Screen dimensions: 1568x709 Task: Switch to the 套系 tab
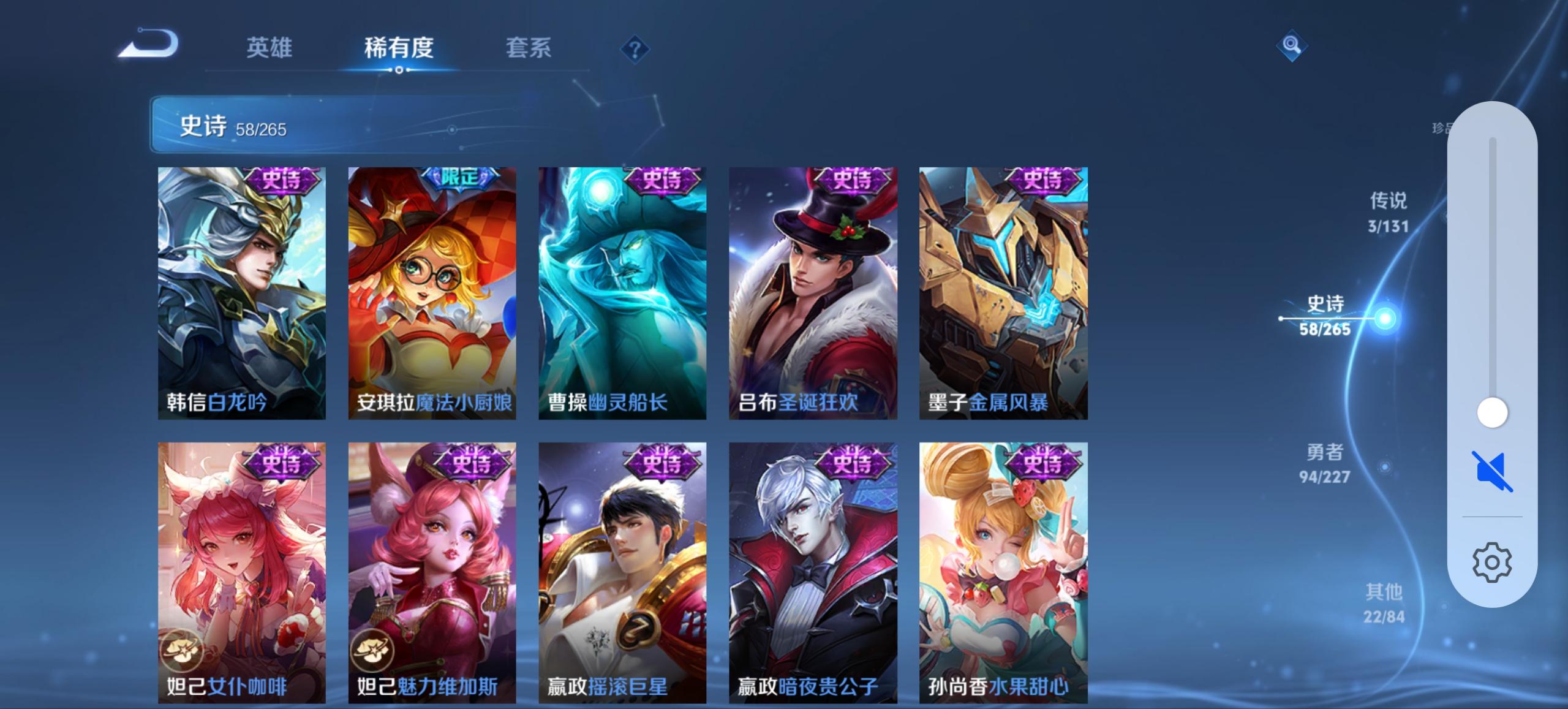tap(528, 48)
